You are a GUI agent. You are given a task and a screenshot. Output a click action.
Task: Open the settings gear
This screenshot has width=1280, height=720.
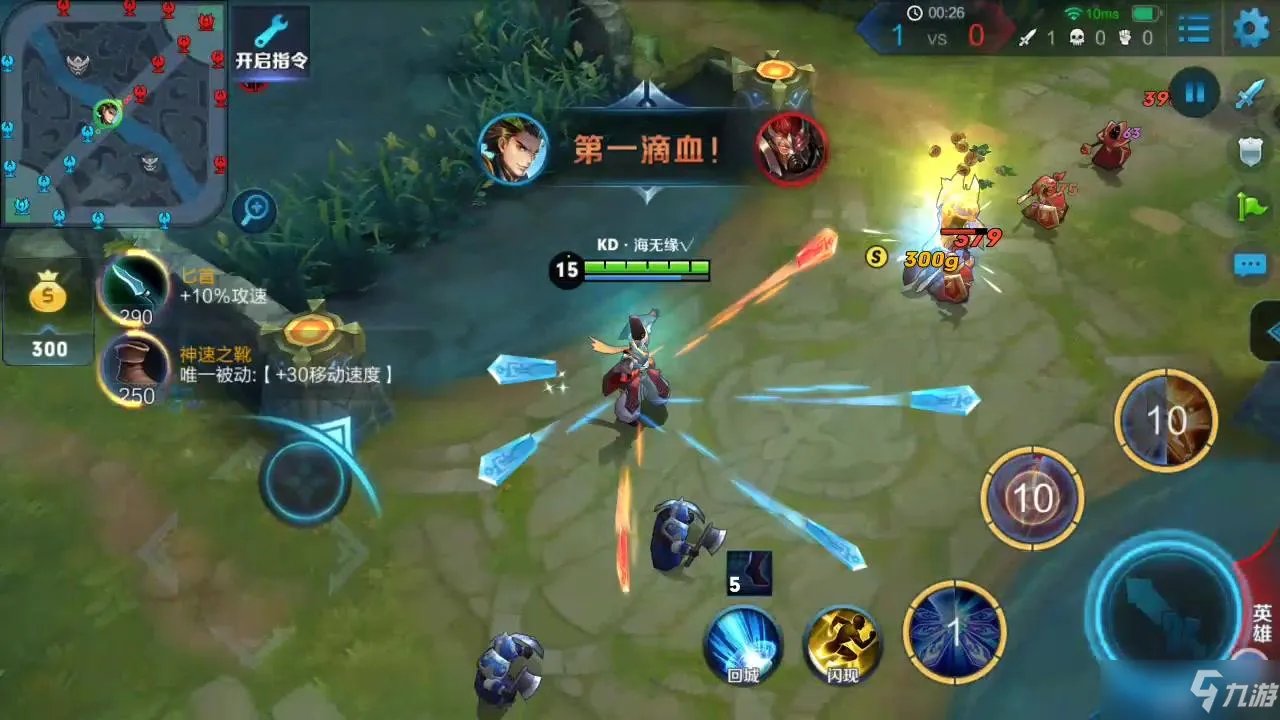pos(1251,29)
